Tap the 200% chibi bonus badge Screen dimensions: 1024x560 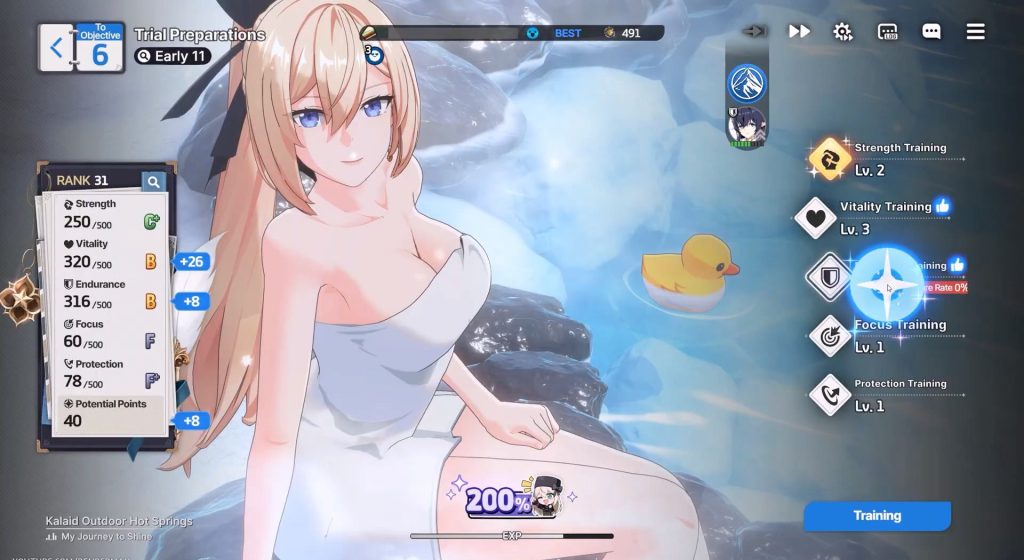[x=514, y=497]
